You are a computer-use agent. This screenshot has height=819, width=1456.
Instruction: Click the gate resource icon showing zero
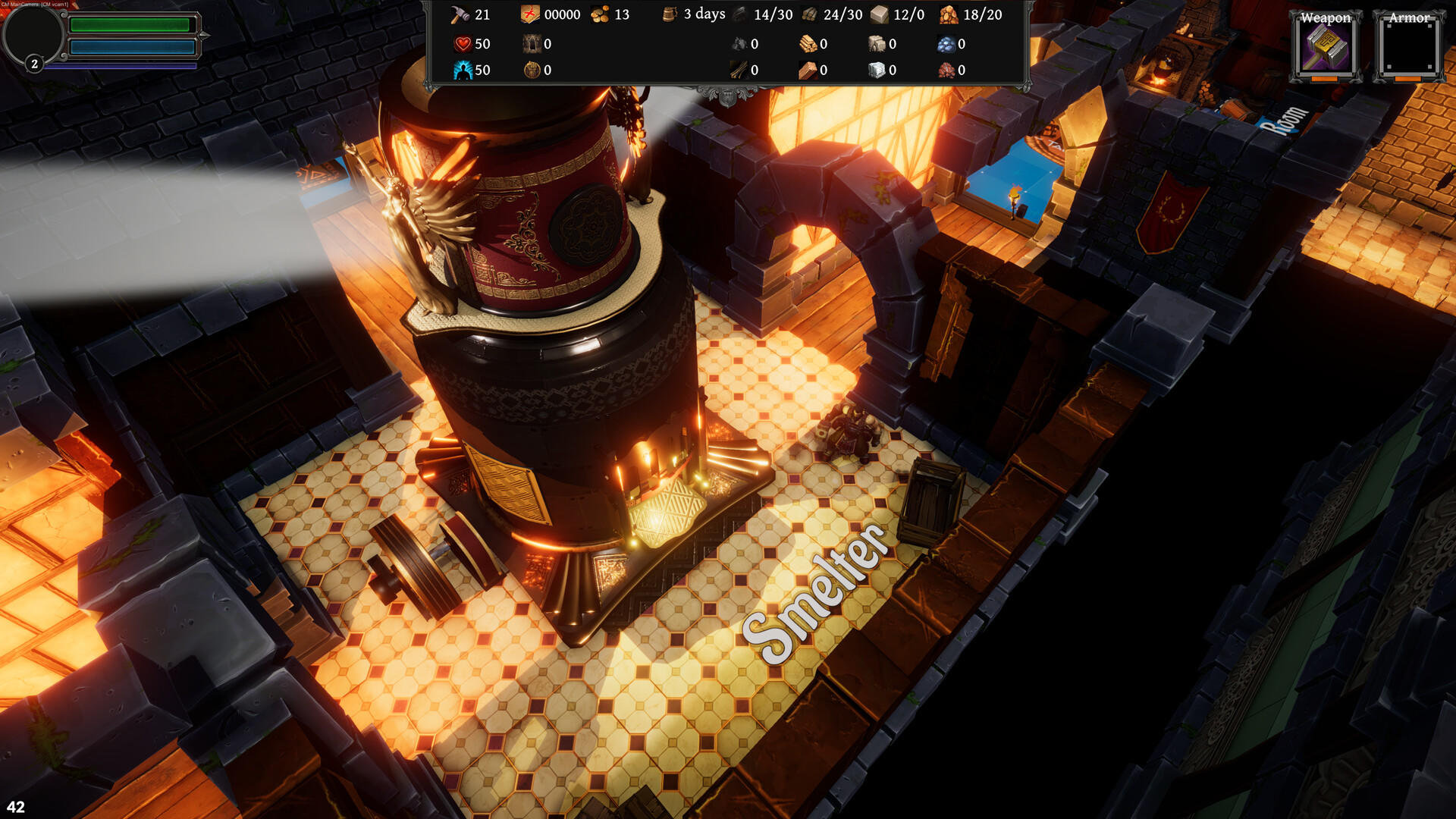[x=532, y=44]
